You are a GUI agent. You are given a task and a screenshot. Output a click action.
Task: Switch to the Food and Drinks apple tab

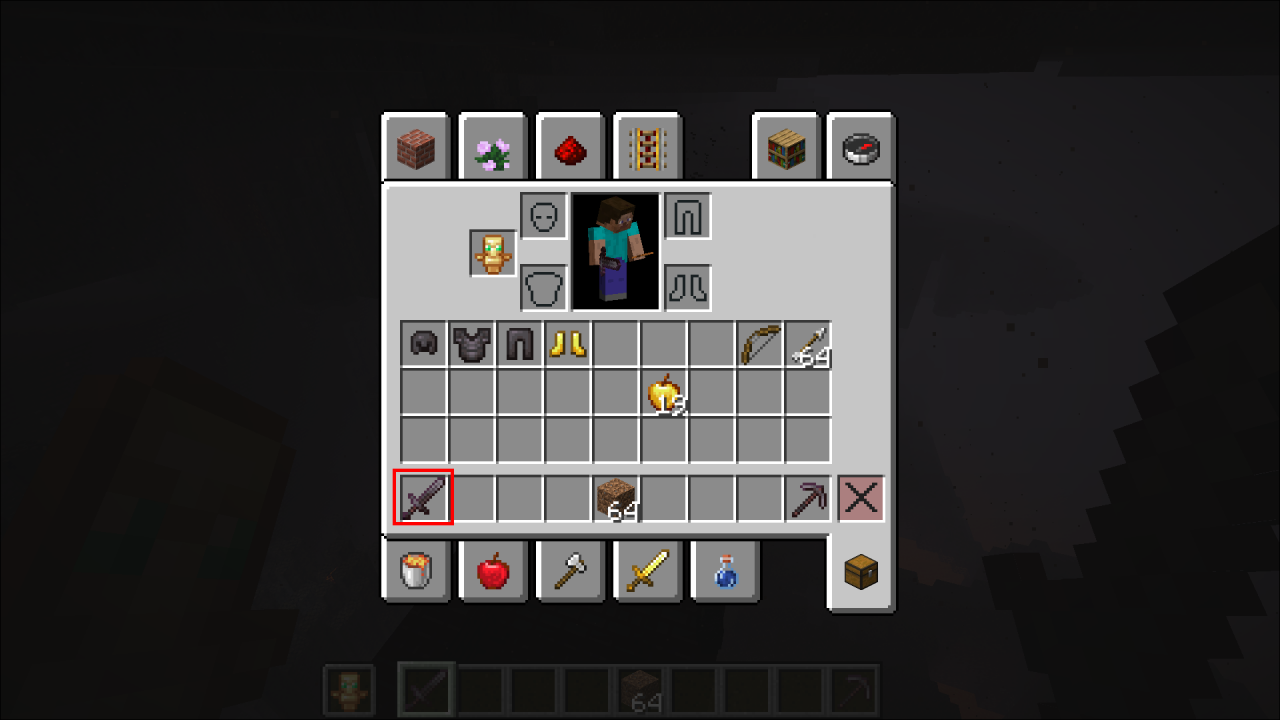coord(492,570)
